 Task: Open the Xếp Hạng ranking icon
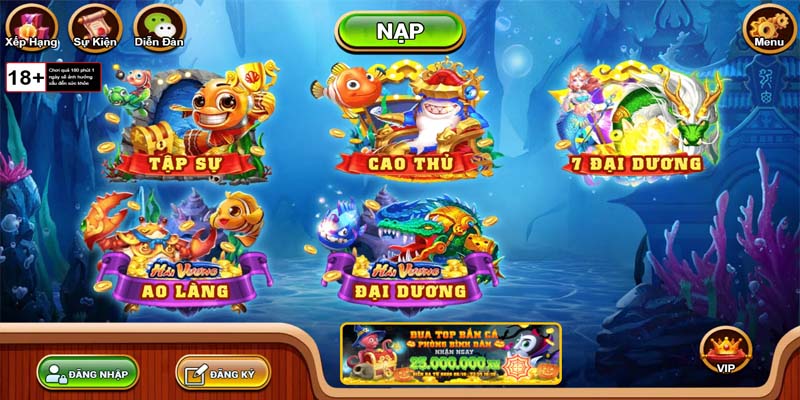coord(31,26)
